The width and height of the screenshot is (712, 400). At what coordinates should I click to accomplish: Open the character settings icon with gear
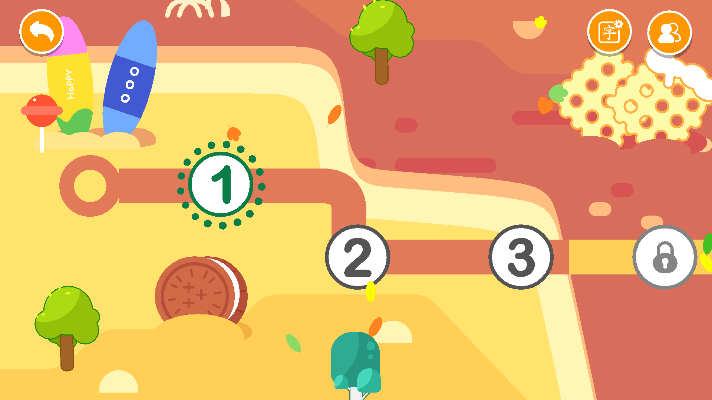[x=608, y=32]
